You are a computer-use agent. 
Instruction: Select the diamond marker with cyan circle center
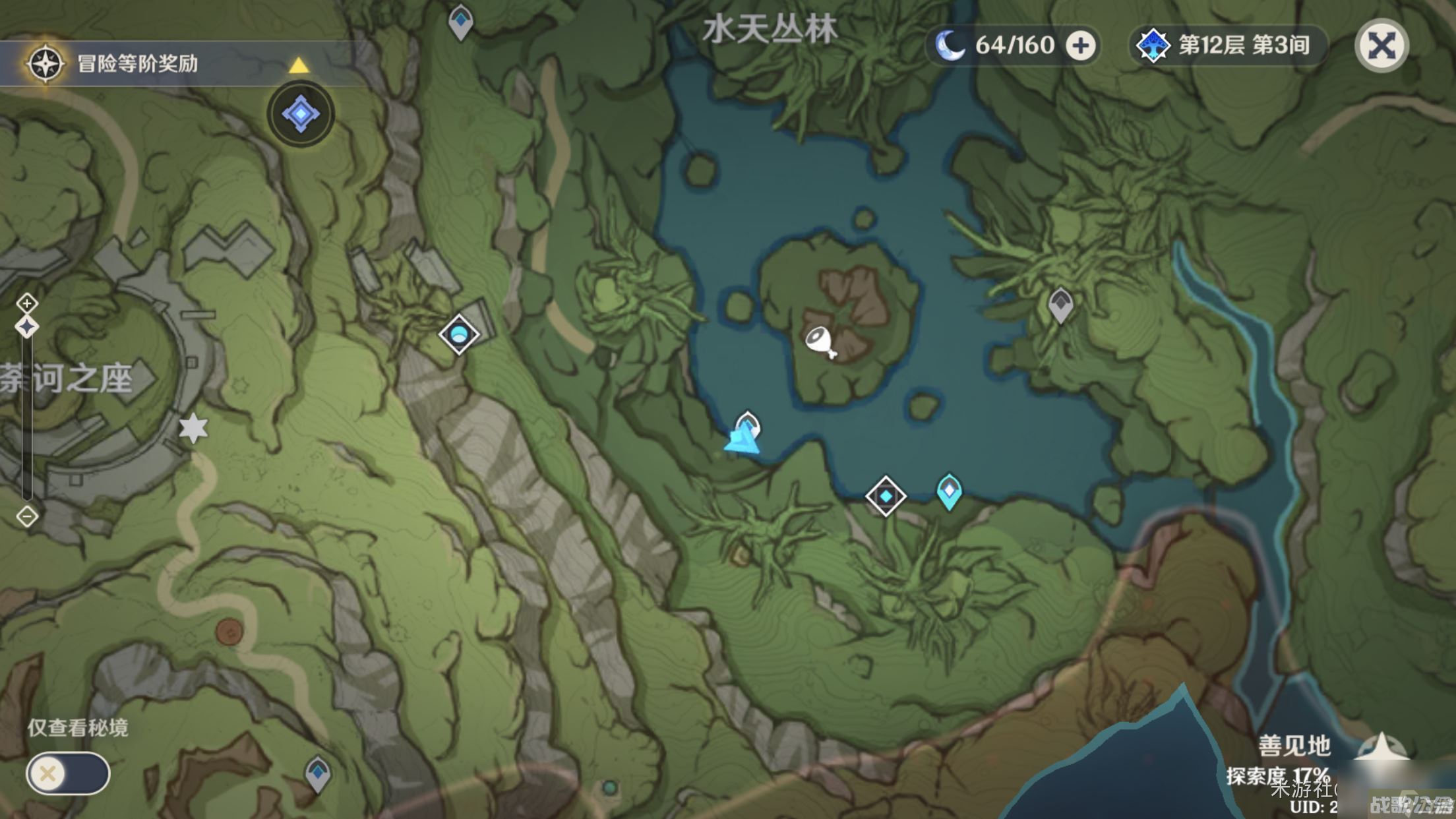(x=459, y=334)
